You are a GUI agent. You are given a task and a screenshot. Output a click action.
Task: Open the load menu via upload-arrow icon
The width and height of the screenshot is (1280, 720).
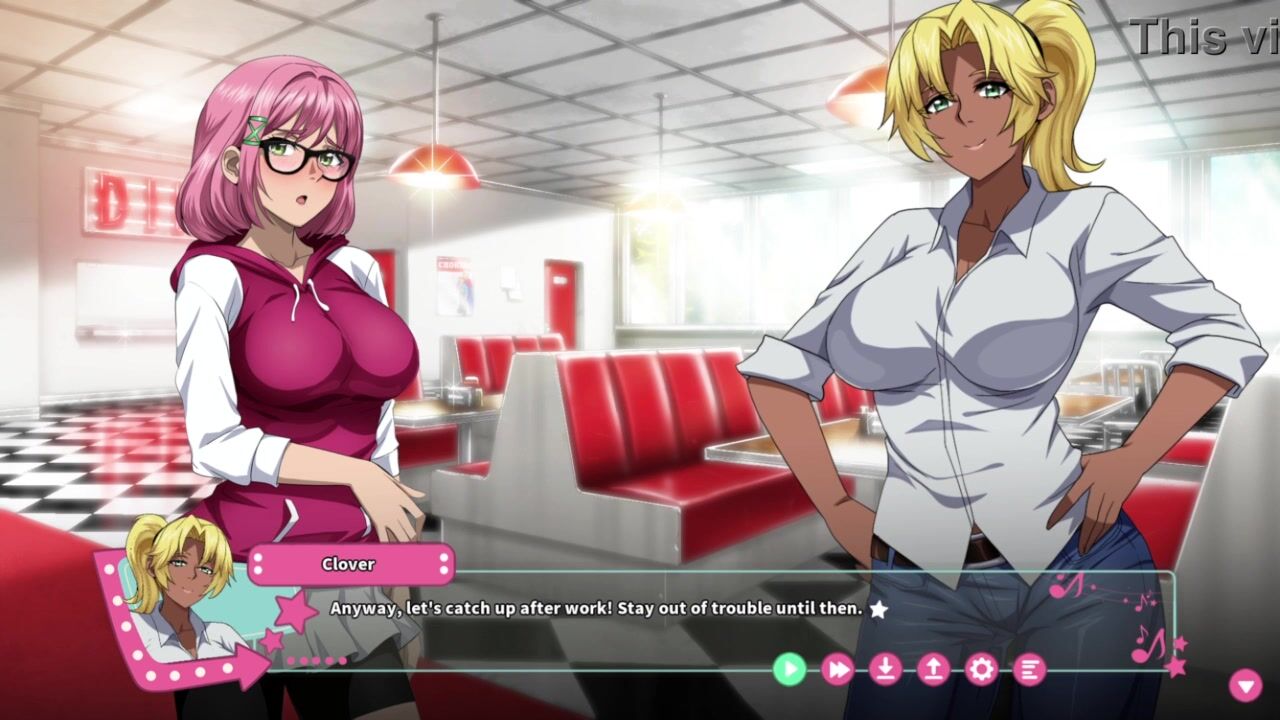click(x=933, y=668)
